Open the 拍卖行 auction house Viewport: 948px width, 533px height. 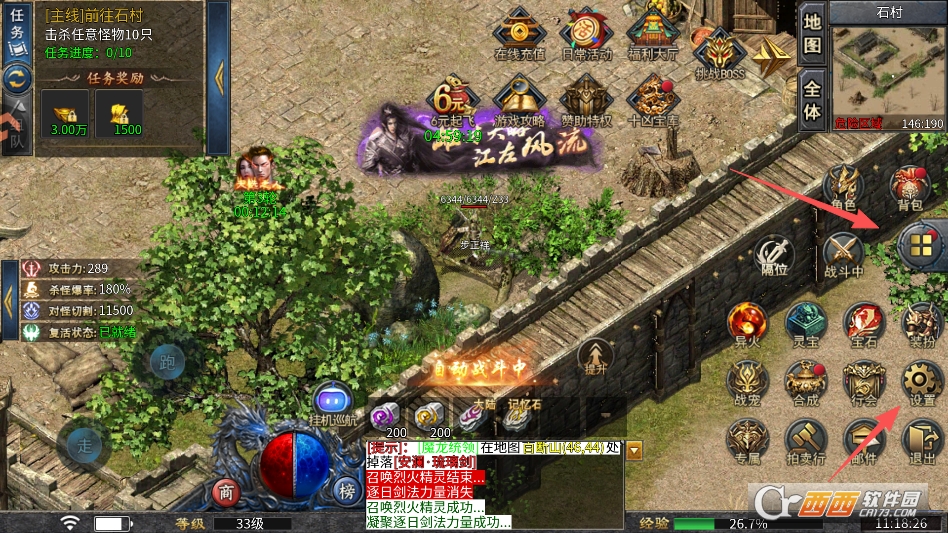click(x=804, y=441)
